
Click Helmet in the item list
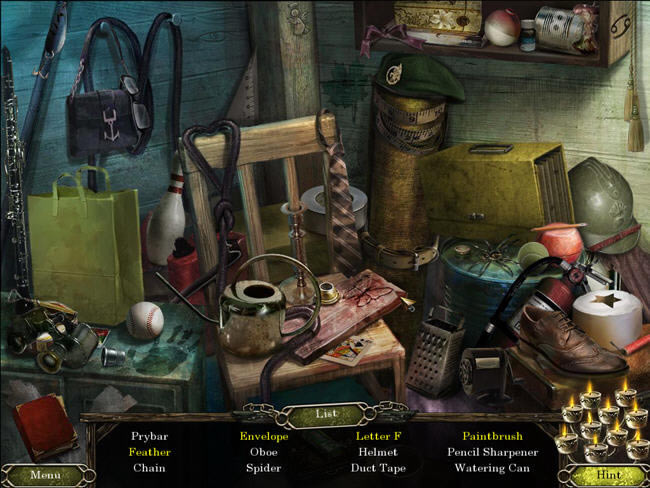377,452
